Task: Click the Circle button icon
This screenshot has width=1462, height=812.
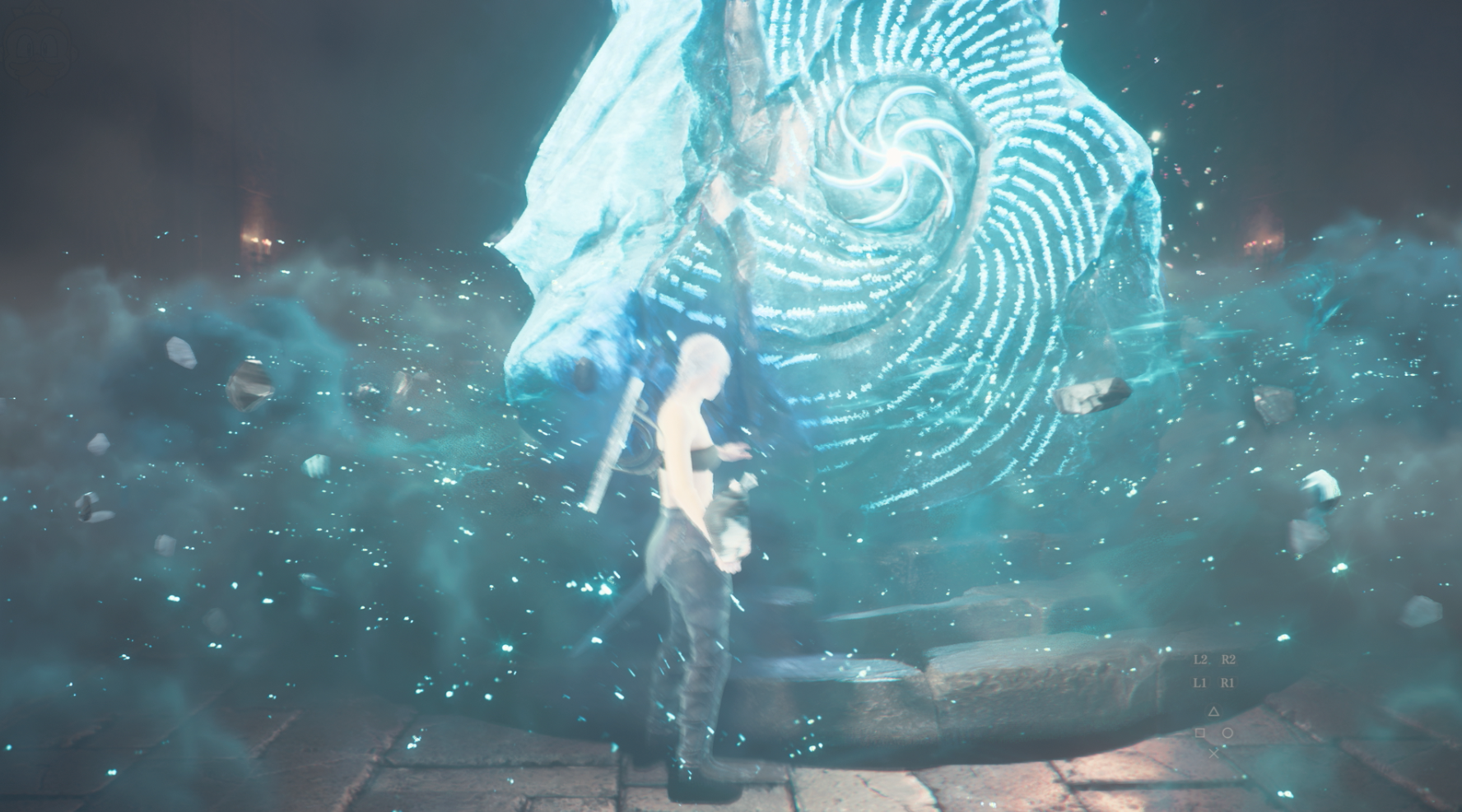Action: coord(1227,732)
